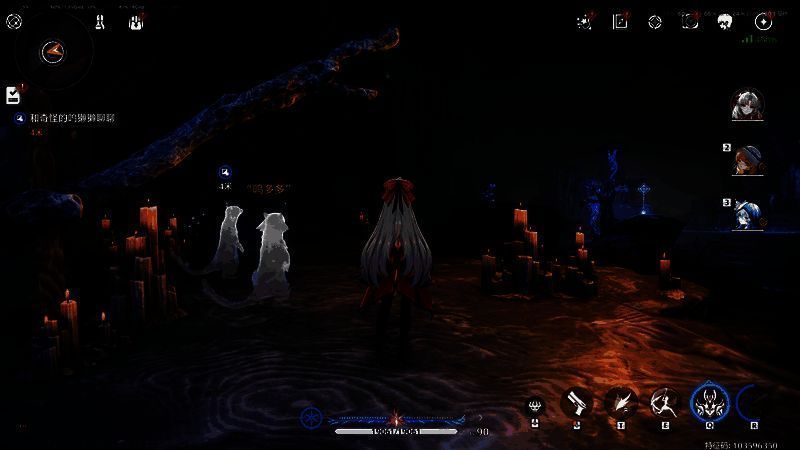Click the four-point star compass icon
This screenshot has height=450, width=800.
point(763,21)
